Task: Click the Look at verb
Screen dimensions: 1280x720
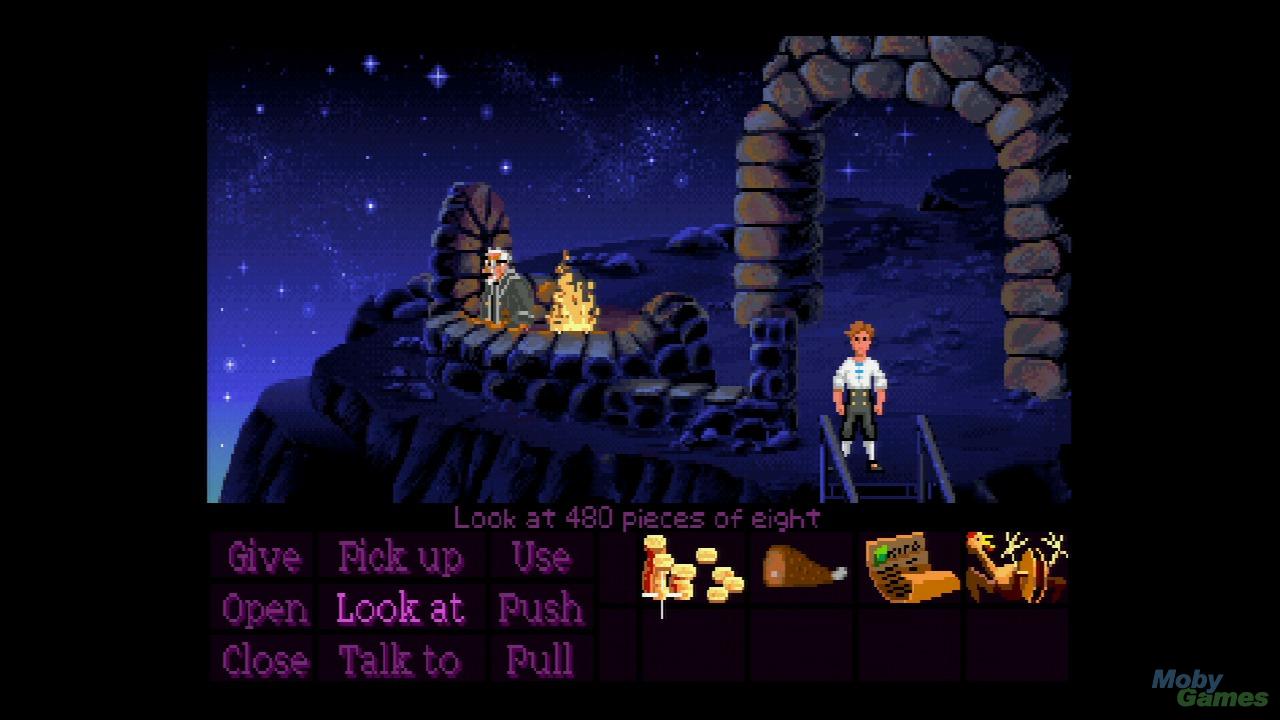Action: [x=400, y=609]
